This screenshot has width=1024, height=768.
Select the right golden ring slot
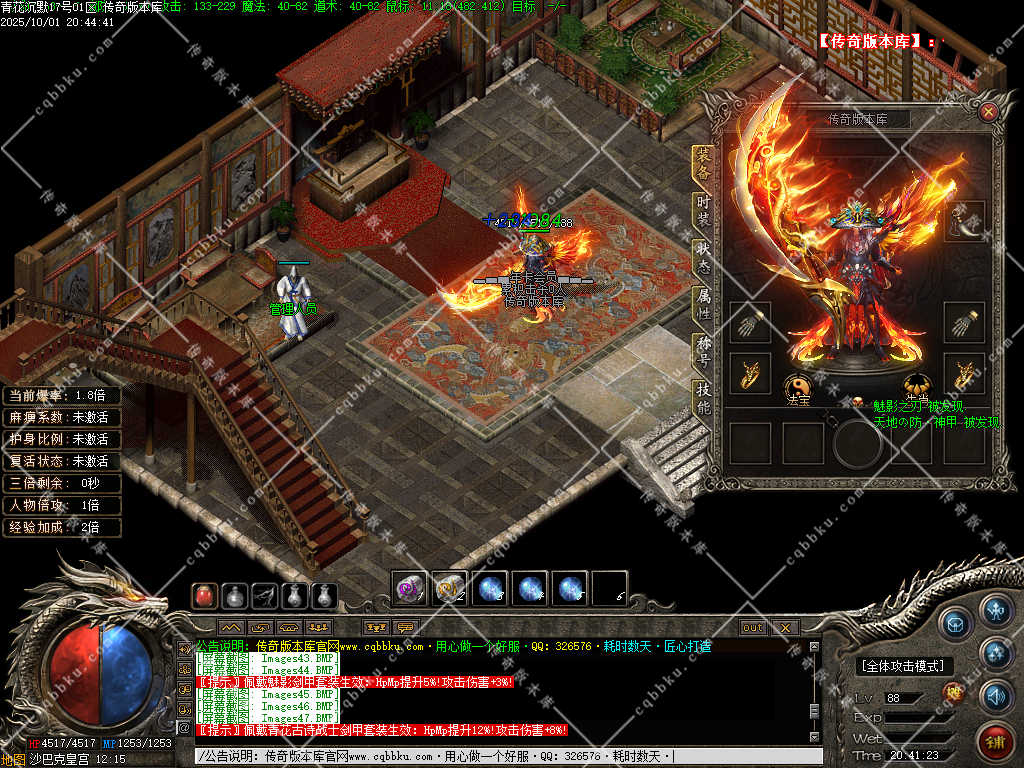click(965, 373)
